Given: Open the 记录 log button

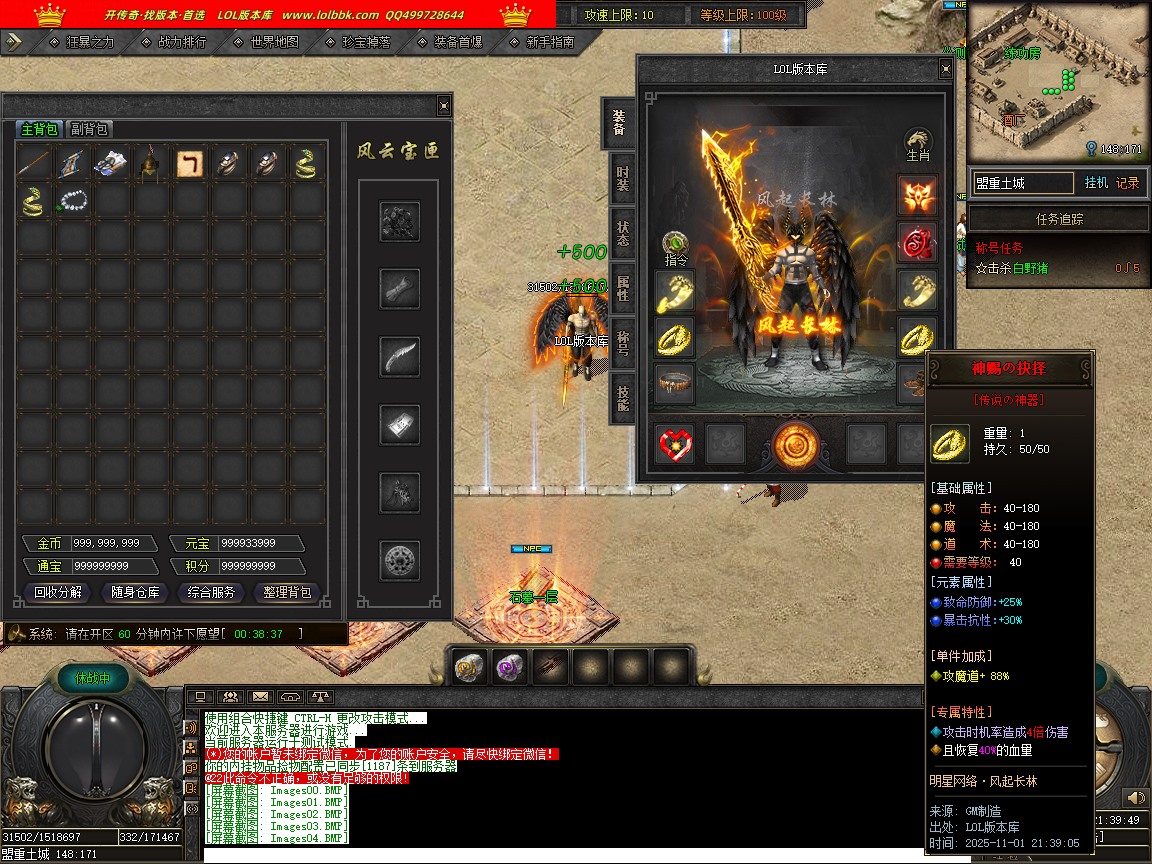Looking at the screenshot, I should [x=1127, y=183].
